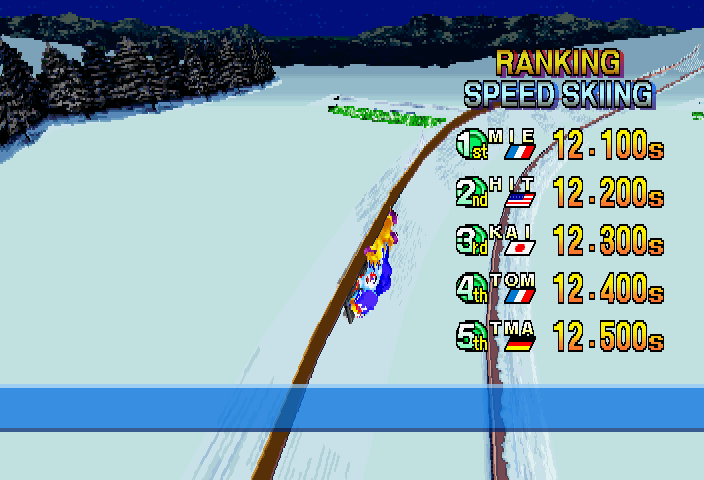Viewport: 704px width, 480px height.
Task: Click the 4th place TOM ranking row
Action: coord(559,288)
